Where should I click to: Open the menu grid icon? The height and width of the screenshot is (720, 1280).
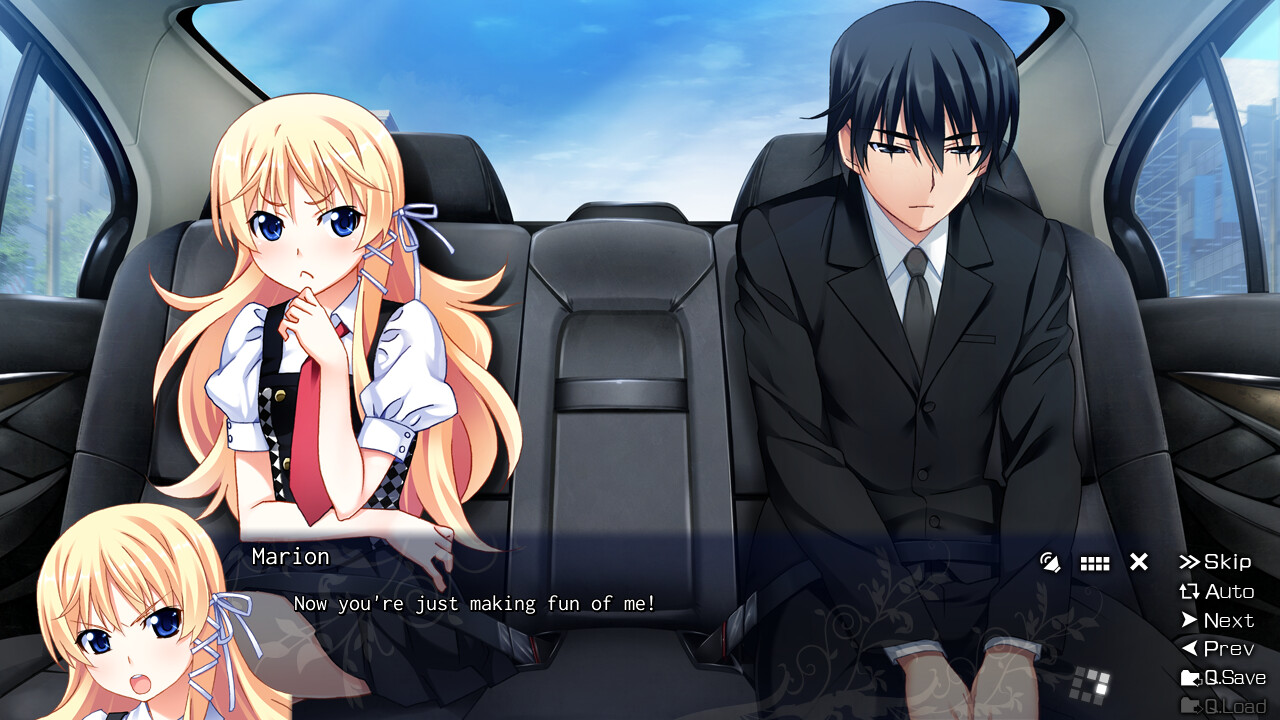(1095, 563)
